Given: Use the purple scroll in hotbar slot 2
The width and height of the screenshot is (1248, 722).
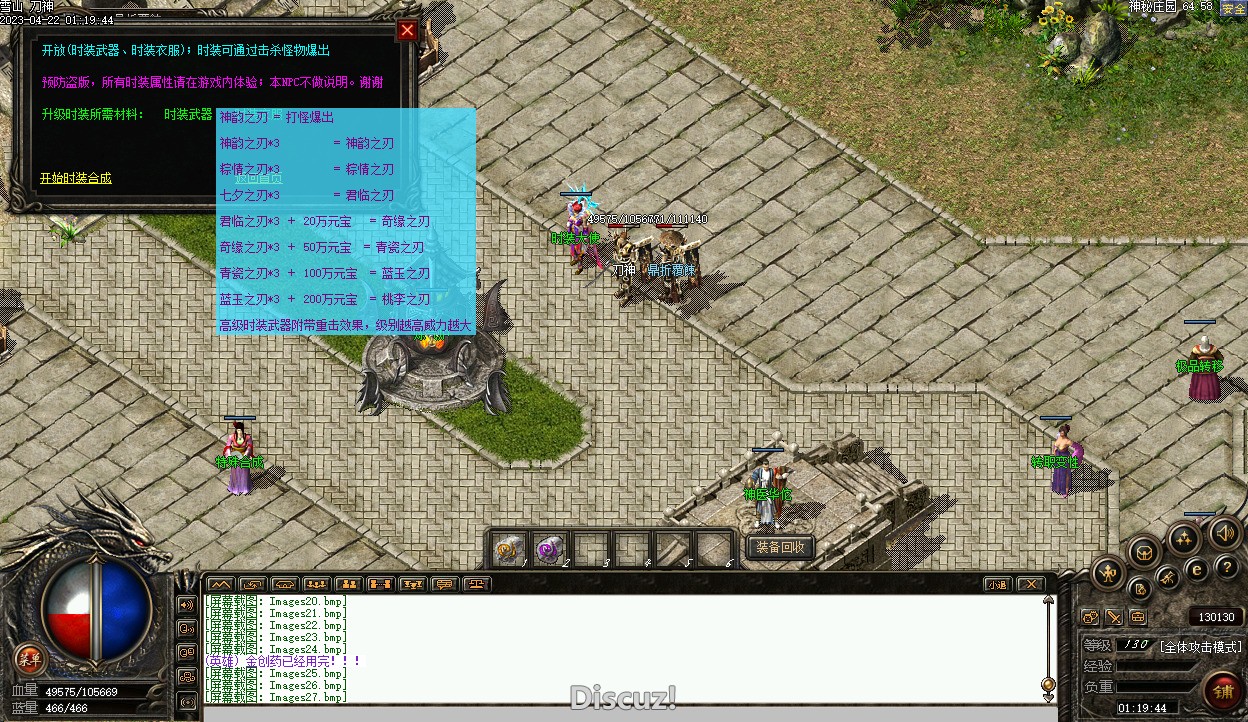Looking at the screenshot, I should (x=549, y=549).
